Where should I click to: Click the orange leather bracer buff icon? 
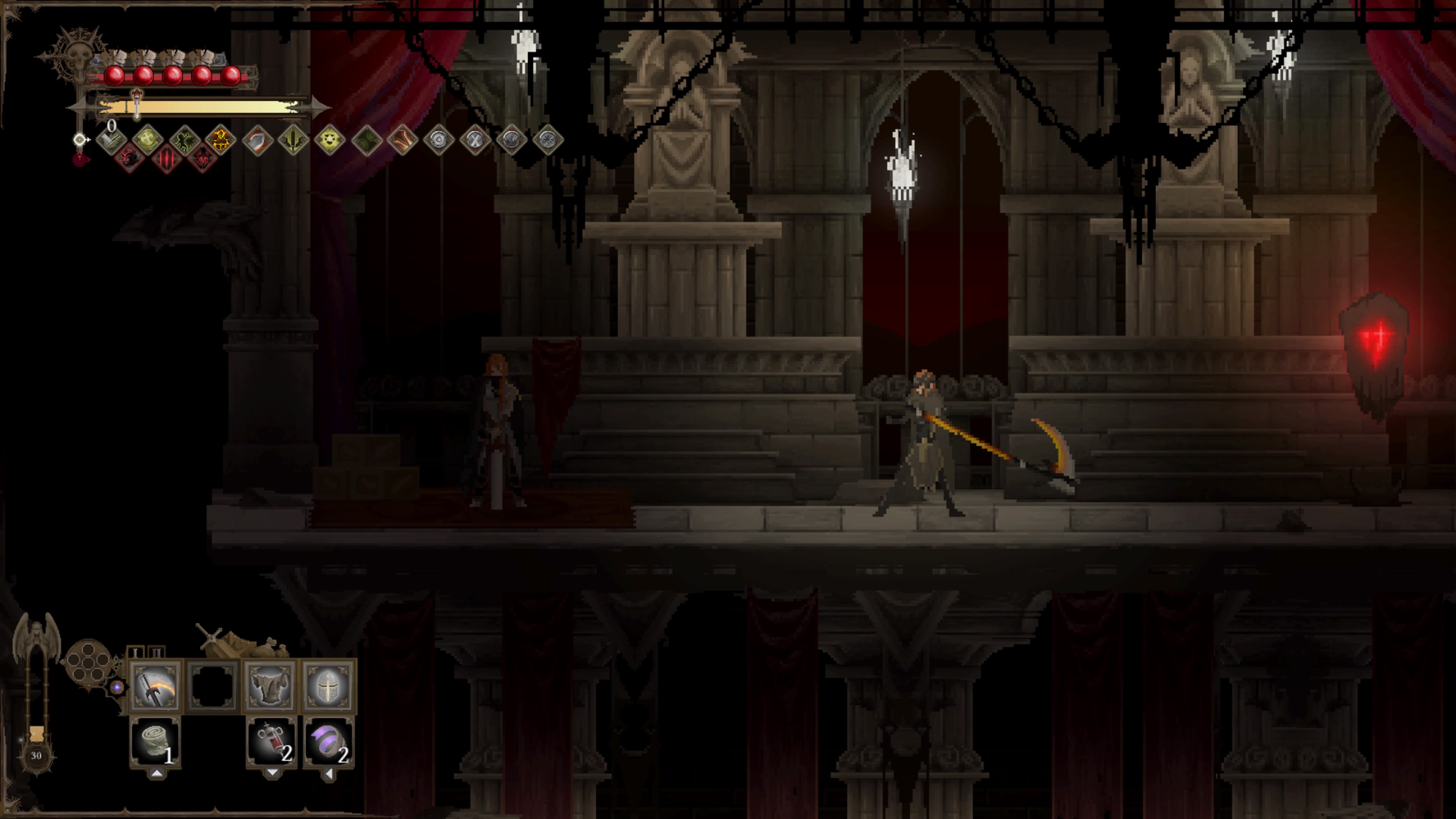click(x=402, y=140)
